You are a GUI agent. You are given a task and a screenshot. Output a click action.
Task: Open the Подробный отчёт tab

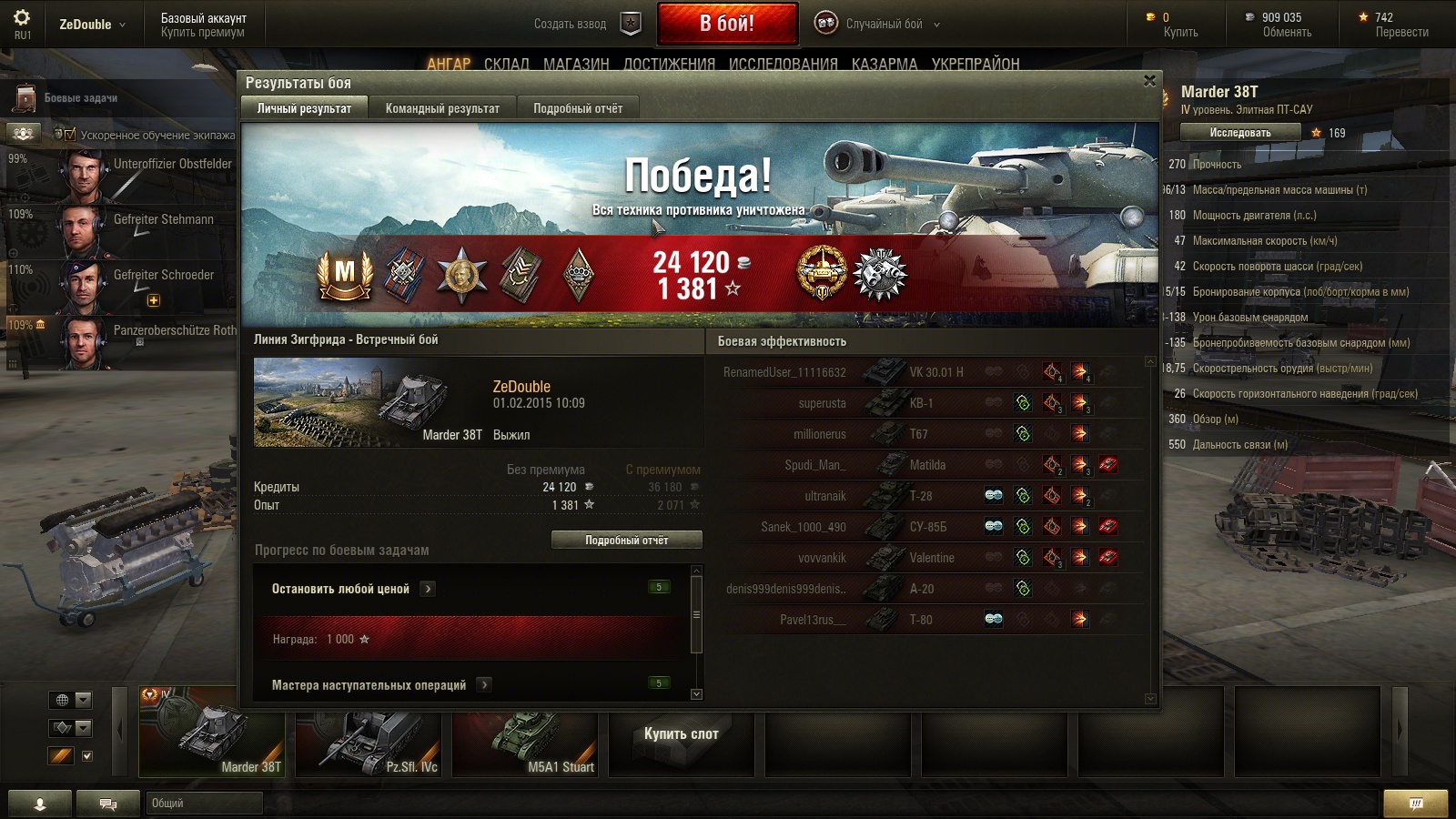coord(578,108)
